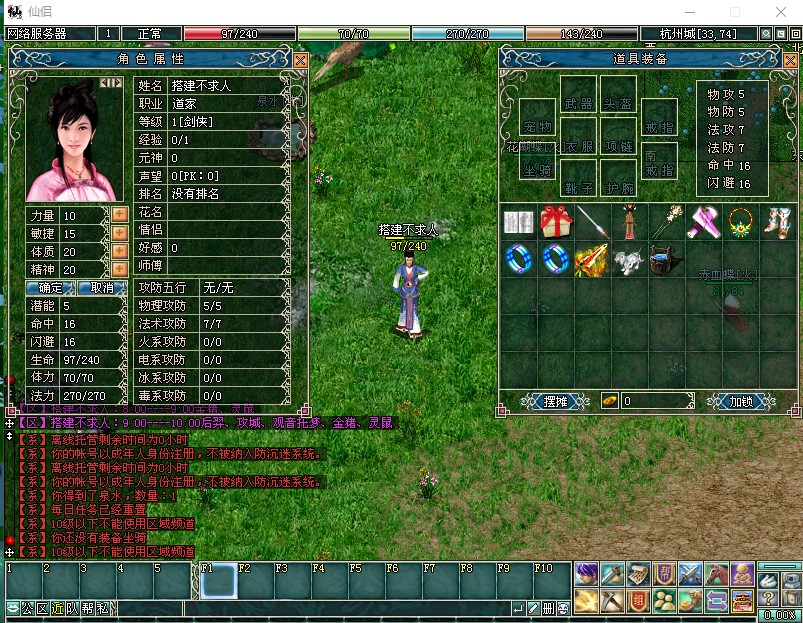Select the white horse item

pos(628,260)
